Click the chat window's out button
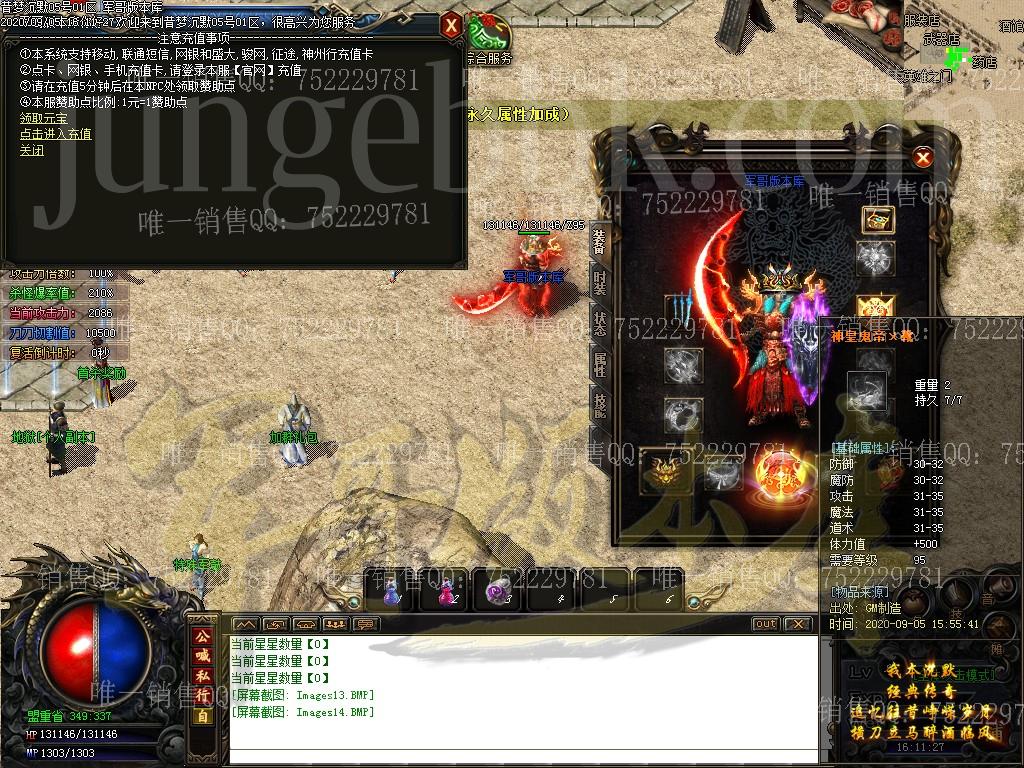Image resolution: width=1024 pixels, height=768 pixels. coord(765,624)
